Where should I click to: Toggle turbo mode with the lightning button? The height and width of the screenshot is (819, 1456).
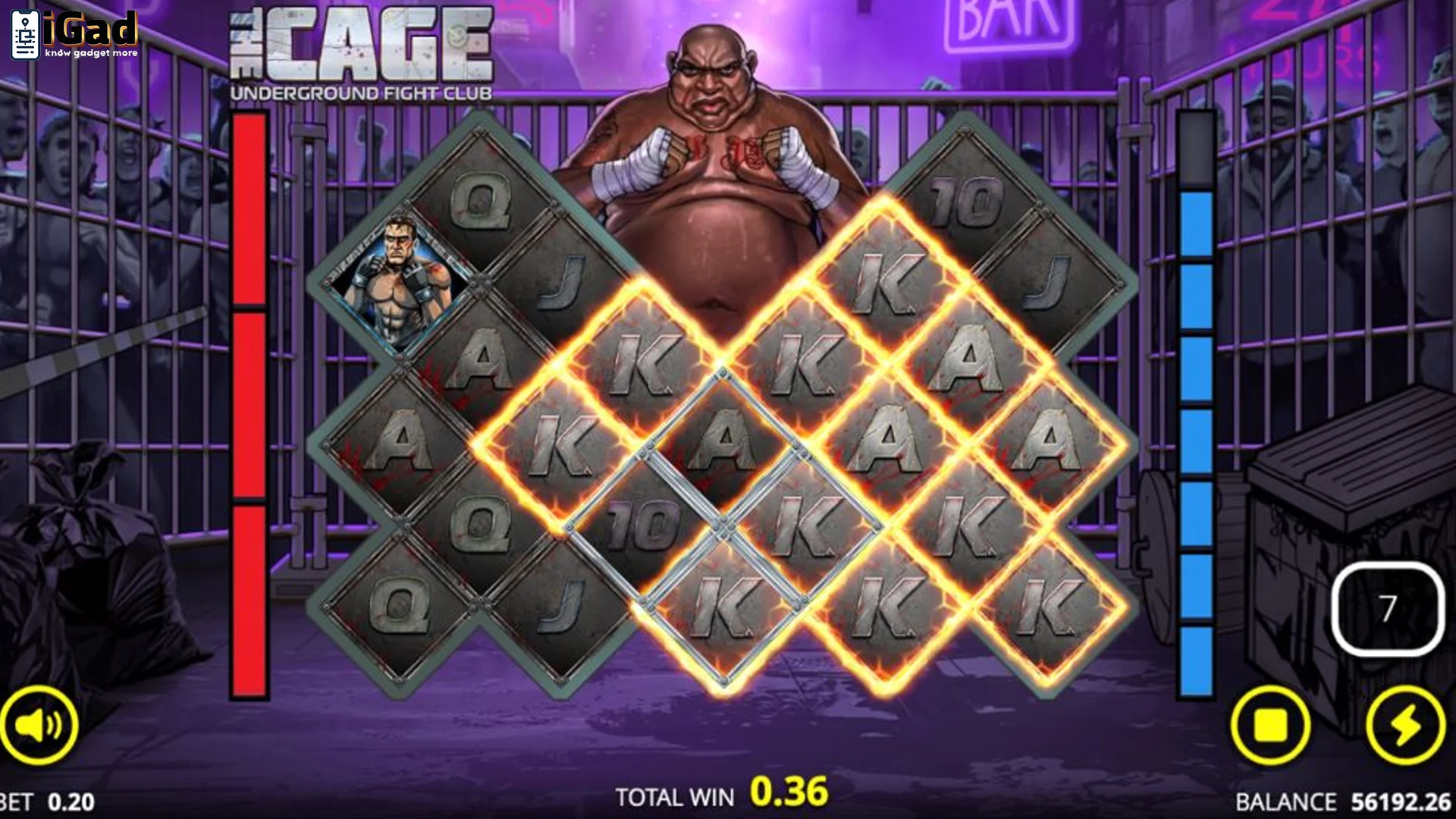[1407, 724]
